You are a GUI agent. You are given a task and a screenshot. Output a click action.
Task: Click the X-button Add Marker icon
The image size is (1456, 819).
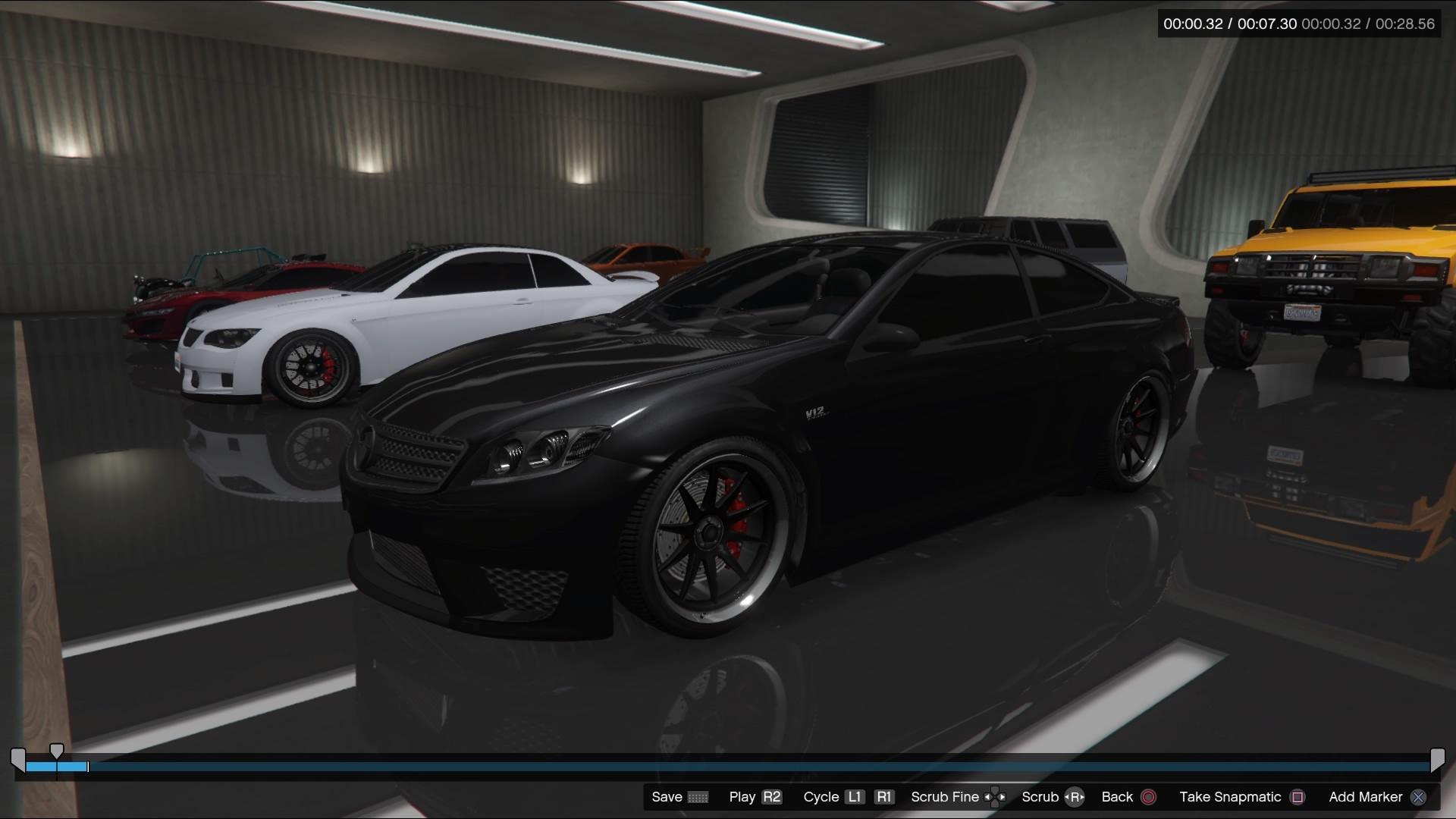tap(1419, 797)
